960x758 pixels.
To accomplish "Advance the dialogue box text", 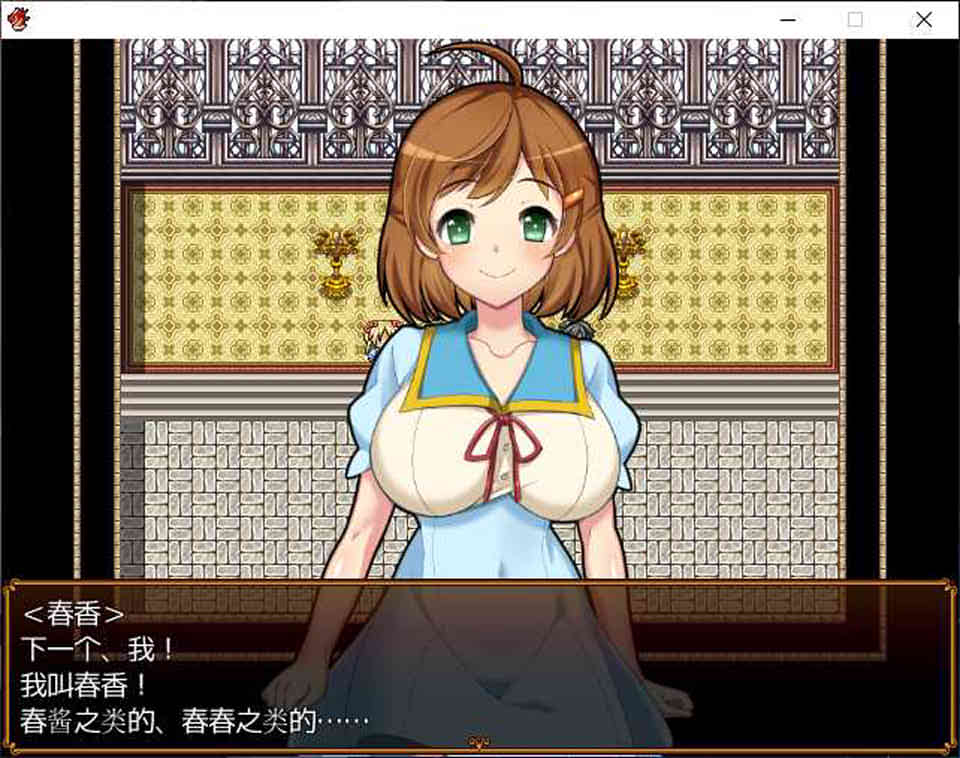I will pos(478,664).
